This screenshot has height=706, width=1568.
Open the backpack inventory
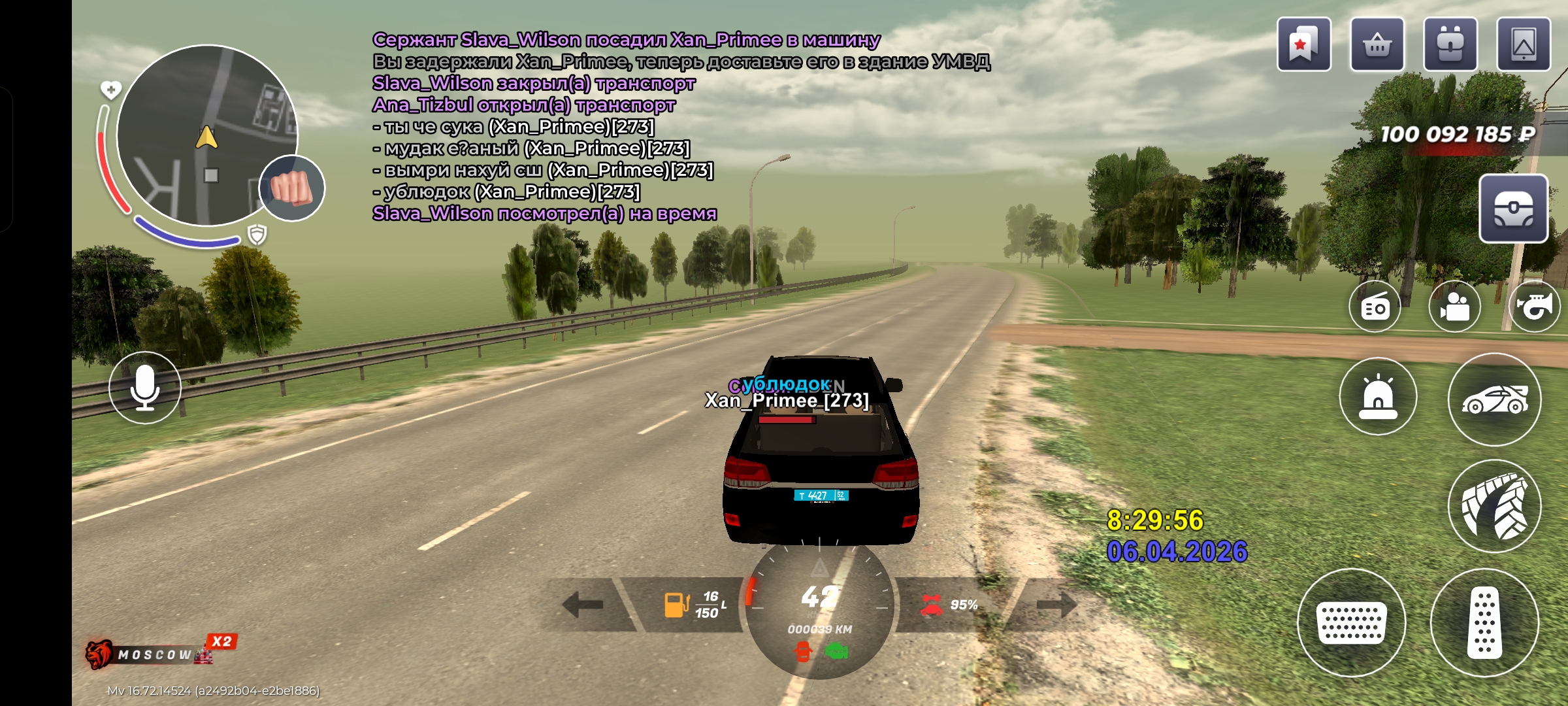pos(1450,44)
